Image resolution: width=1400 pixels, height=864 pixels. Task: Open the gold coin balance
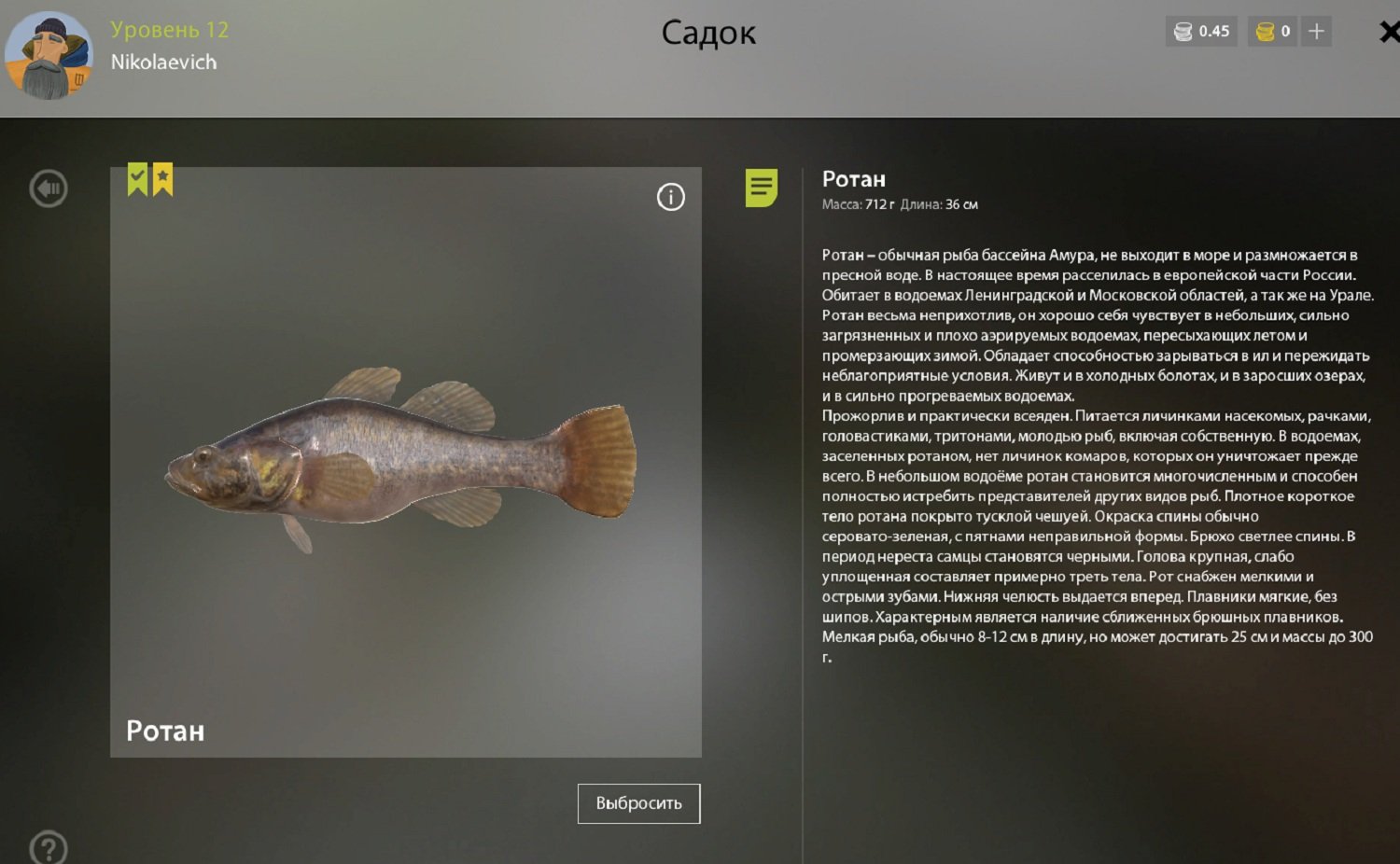(x=1273, y=32)
